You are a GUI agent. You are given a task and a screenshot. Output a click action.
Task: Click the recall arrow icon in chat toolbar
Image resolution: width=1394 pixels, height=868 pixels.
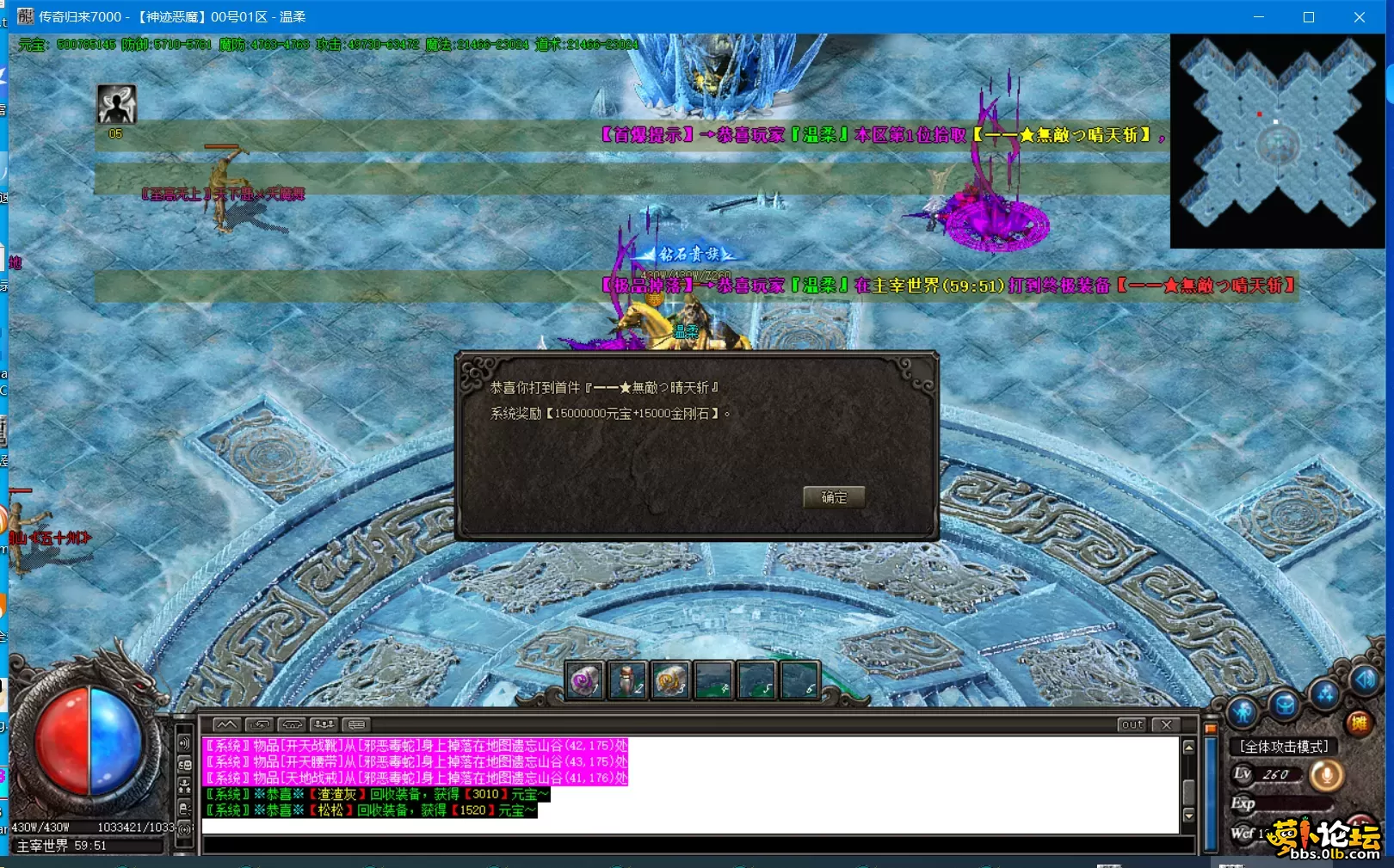[x=260, y=726]
